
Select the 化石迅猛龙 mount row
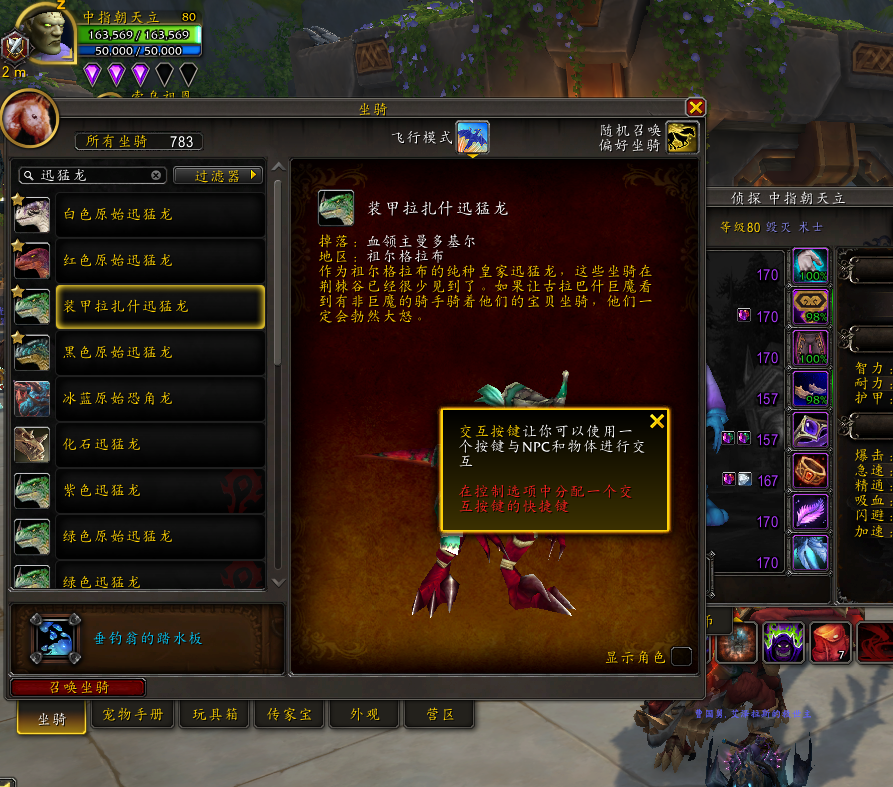click(x=139, y=444)
